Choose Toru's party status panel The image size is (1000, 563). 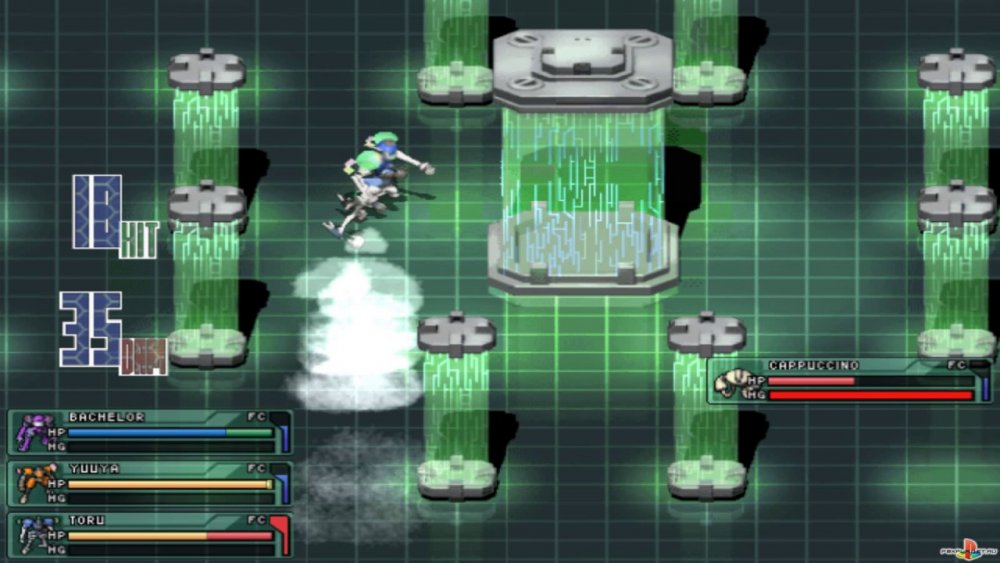(x=150, y=535)
